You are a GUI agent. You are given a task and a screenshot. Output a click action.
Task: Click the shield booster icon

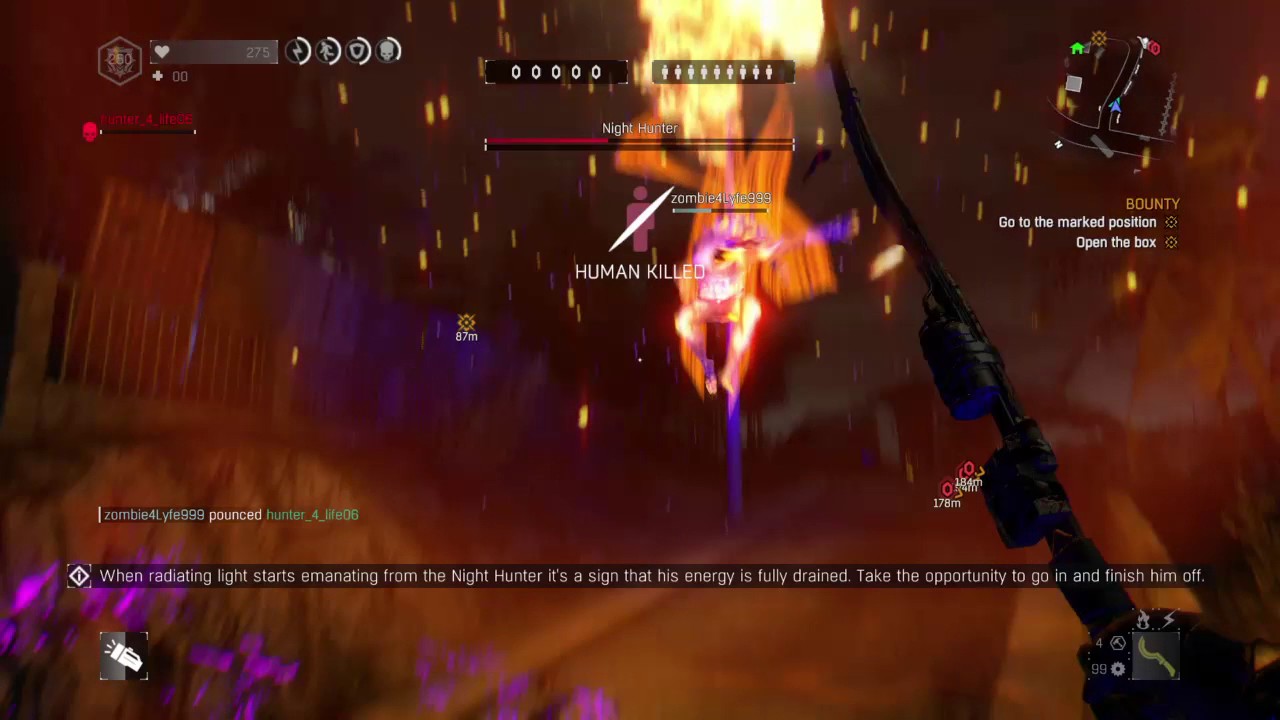coord(358,51)
